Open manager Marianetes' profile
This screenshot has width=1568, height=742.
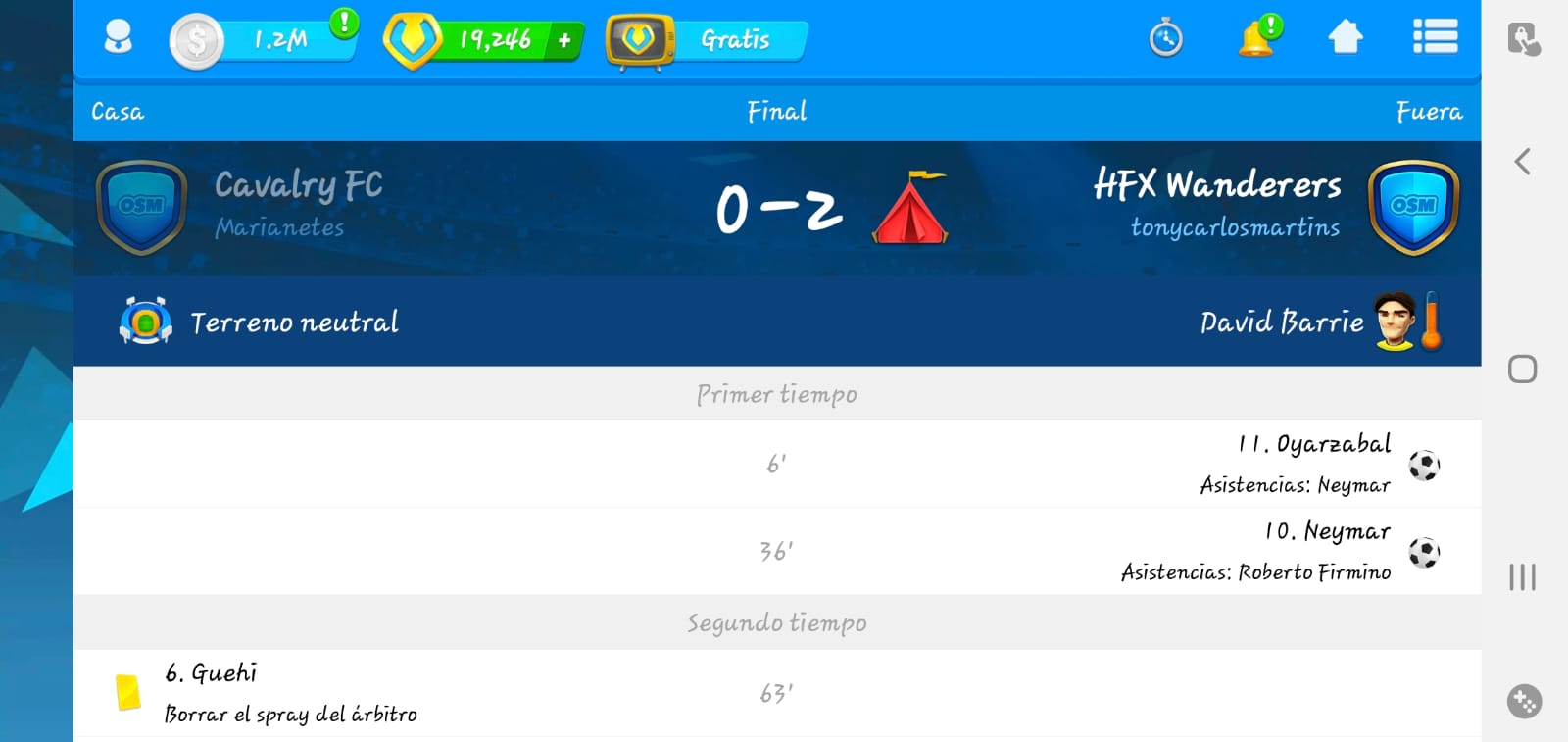coord(279,227)
